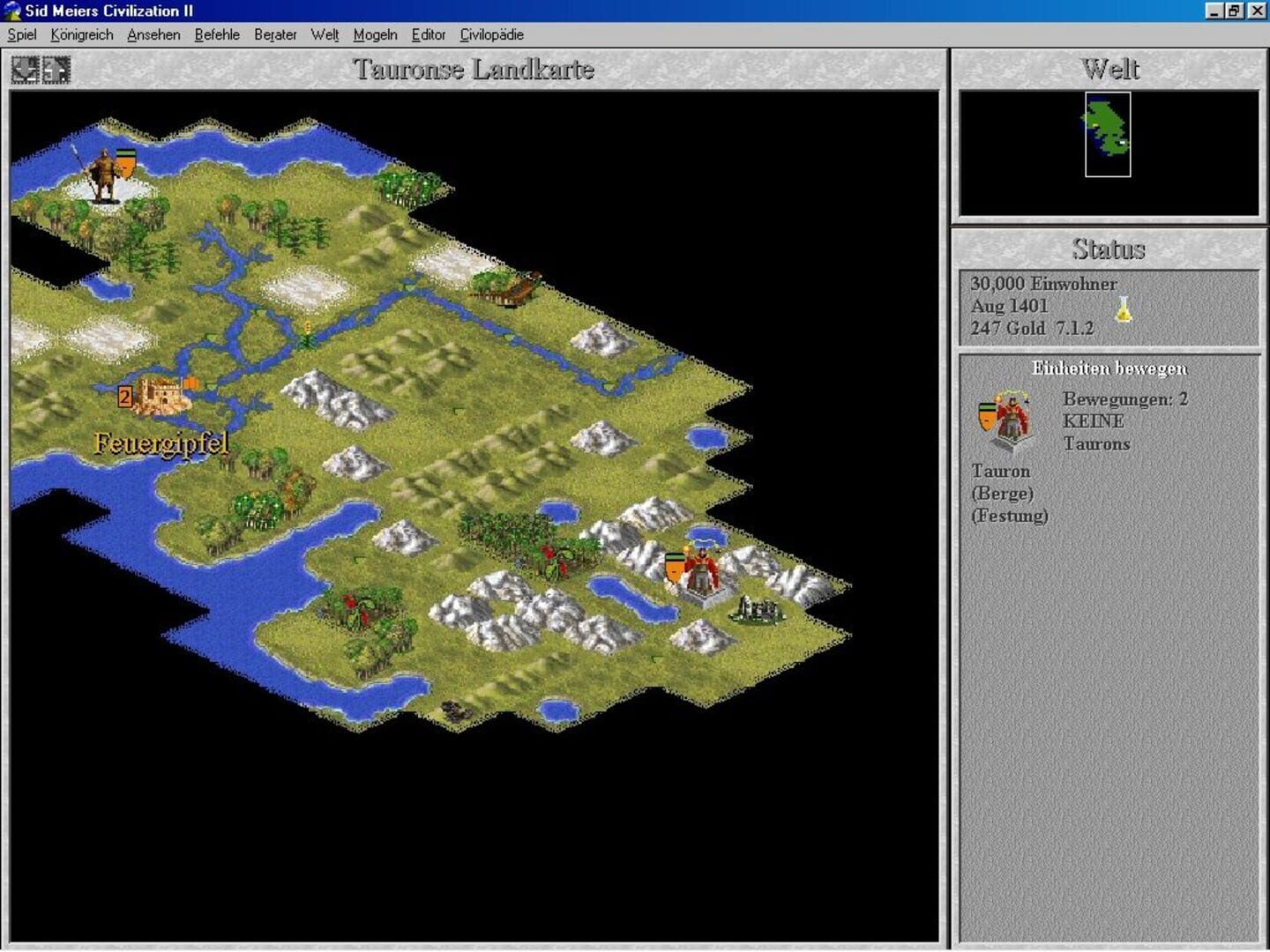This screenshot has width=1270, height=952.
Task: Select the zoom out map icon
Action: click(x=24, y=69)
